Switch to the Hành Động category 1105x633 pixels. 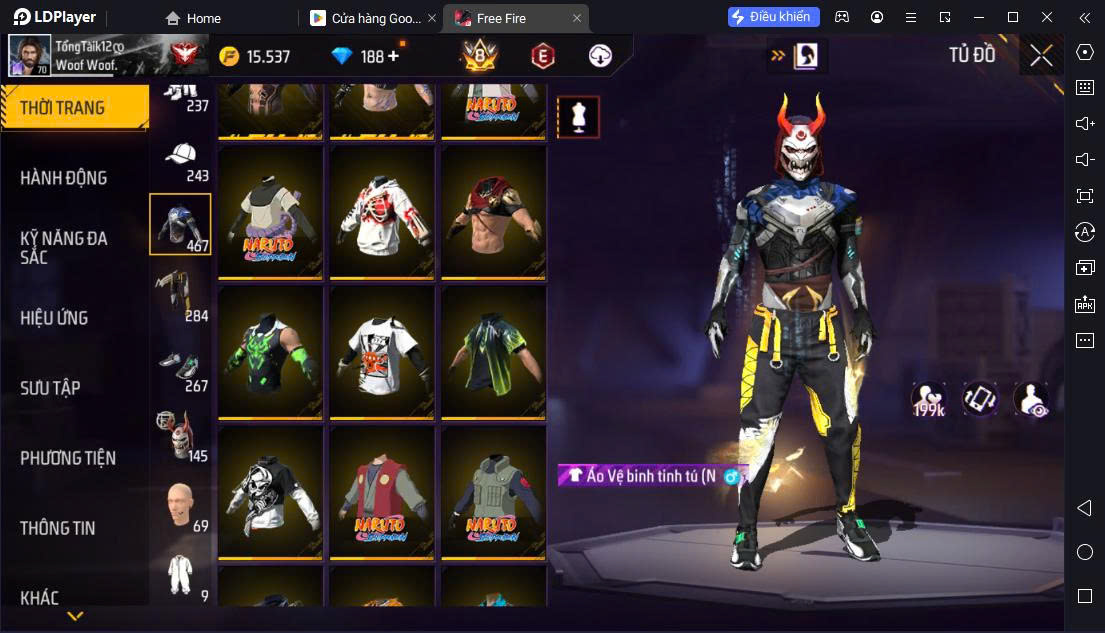coord(64,178)
